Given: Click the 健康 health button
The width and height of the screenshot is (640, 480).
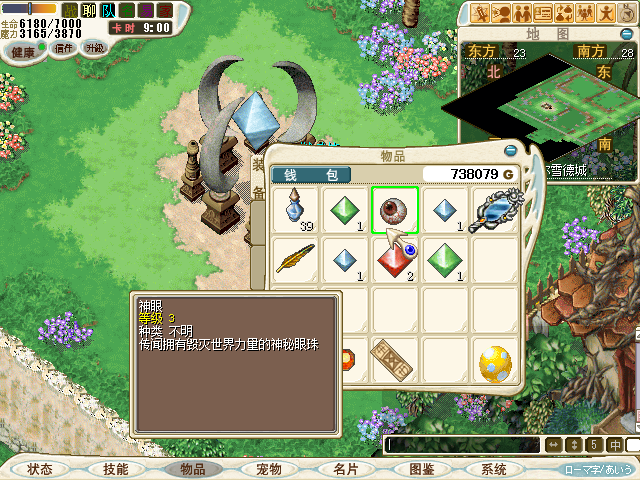Looking at the screenshot, I should [23, 50].
